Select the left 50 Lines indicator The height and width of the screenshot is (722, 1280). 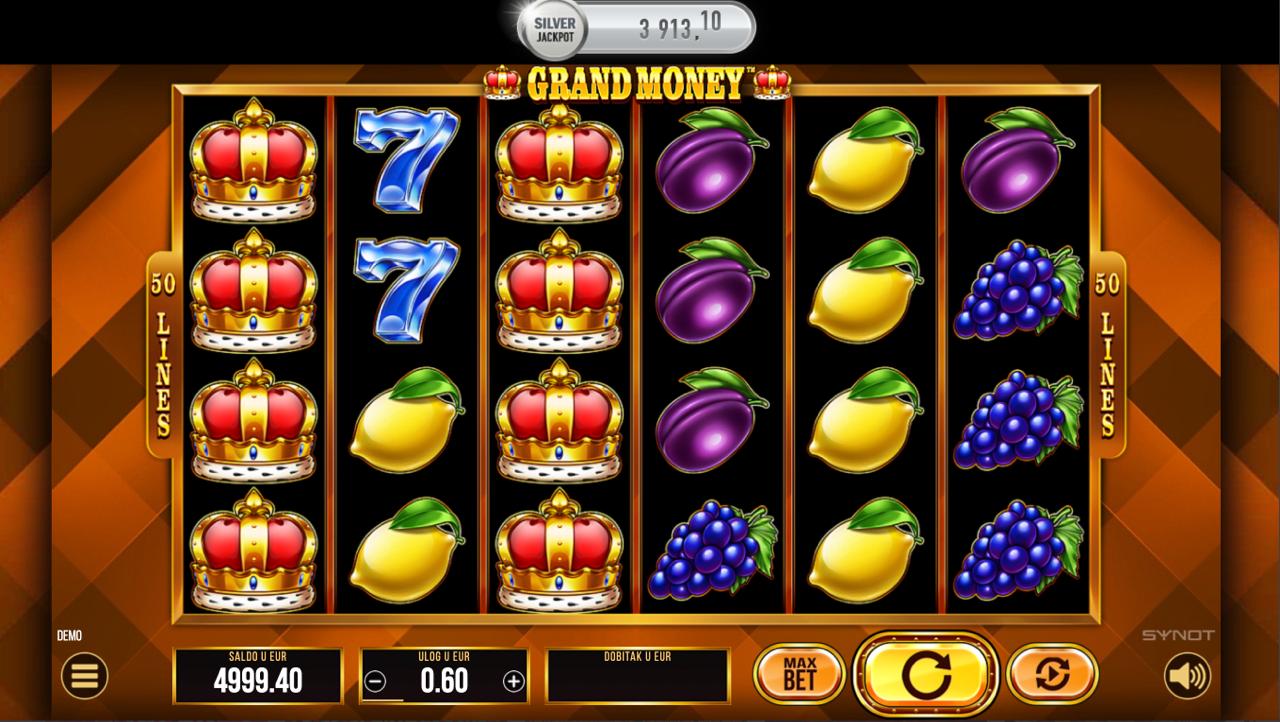pyautogui.click(x=162, y=355)
